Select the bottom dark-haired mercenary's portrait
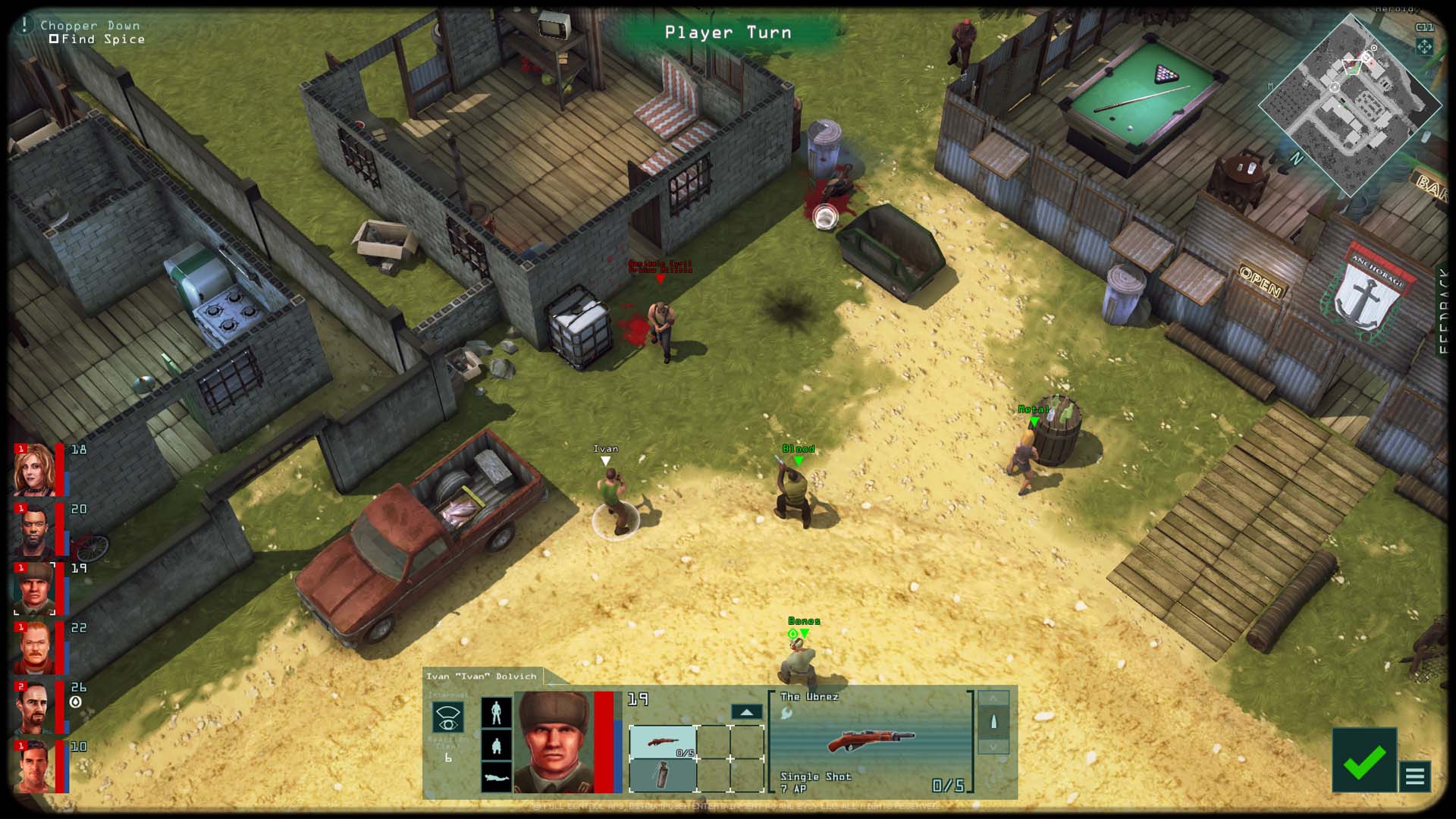The height and width of the screenshot is (819, 1456). (34, 766)
